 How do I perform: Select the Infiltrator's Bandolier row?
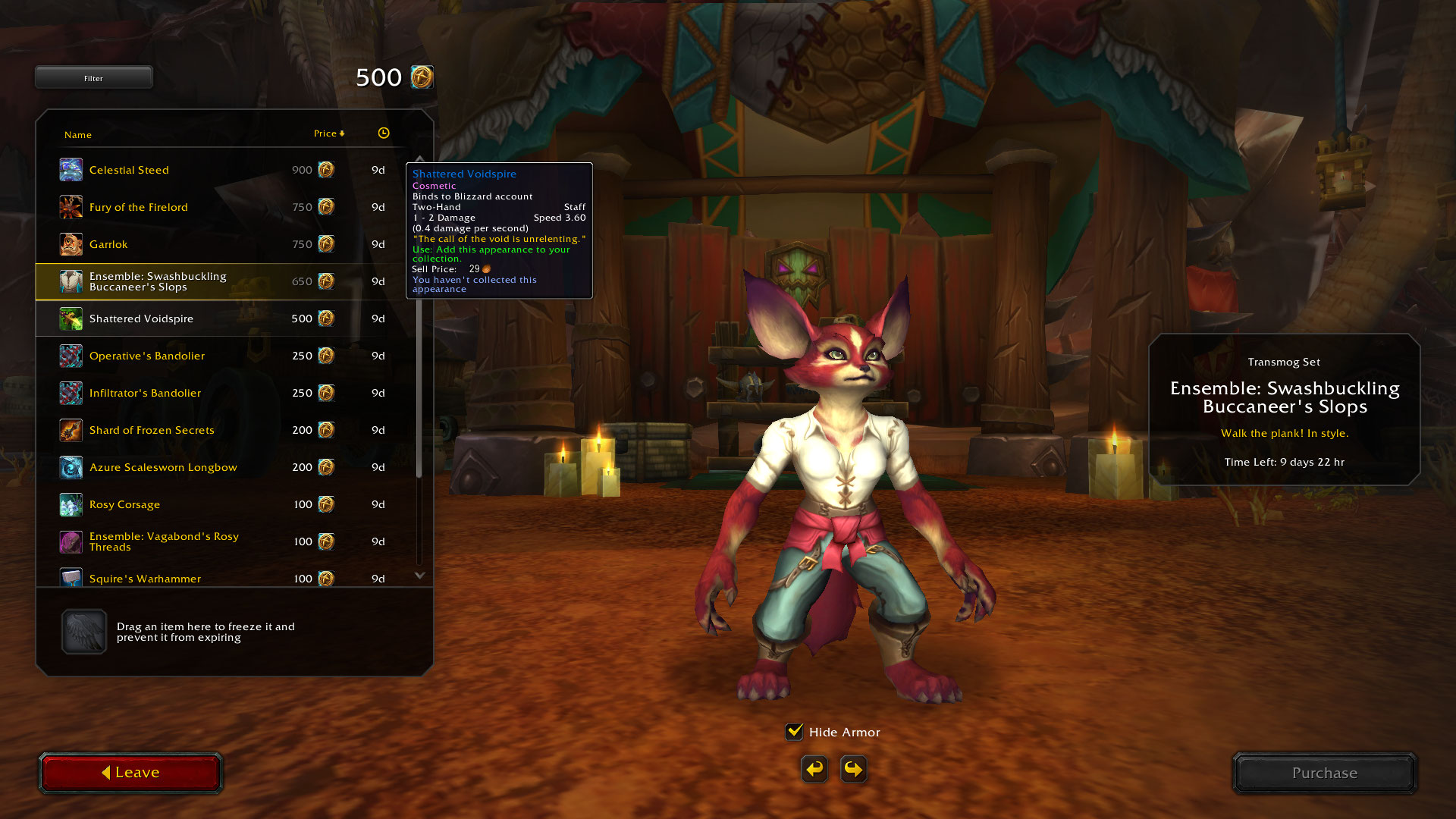(145, 393)
